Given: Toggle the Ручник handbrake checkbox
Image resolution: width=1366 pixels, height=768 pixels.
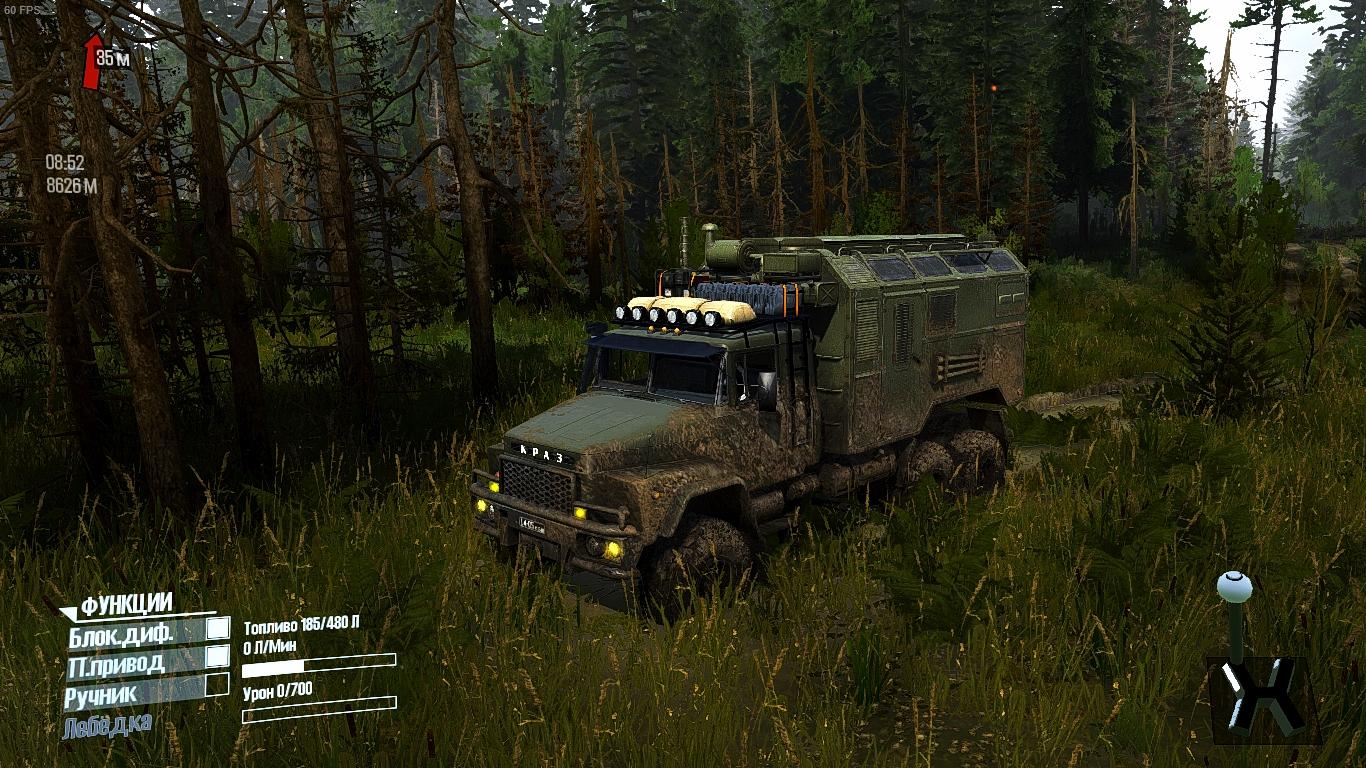Looking at the screenshot, I should tap(217, 686).
